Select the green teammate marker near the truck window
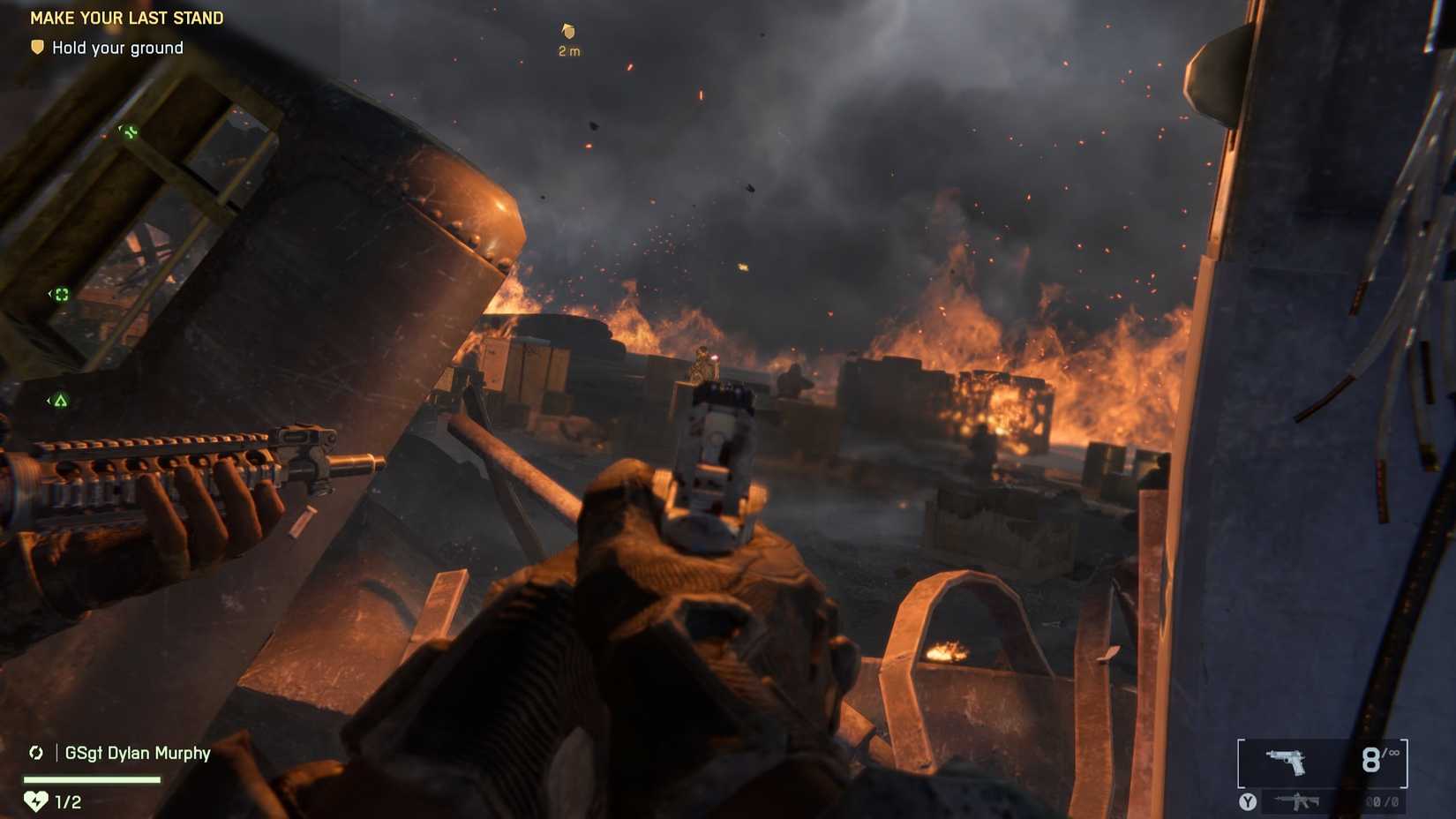 click(128, 131)
